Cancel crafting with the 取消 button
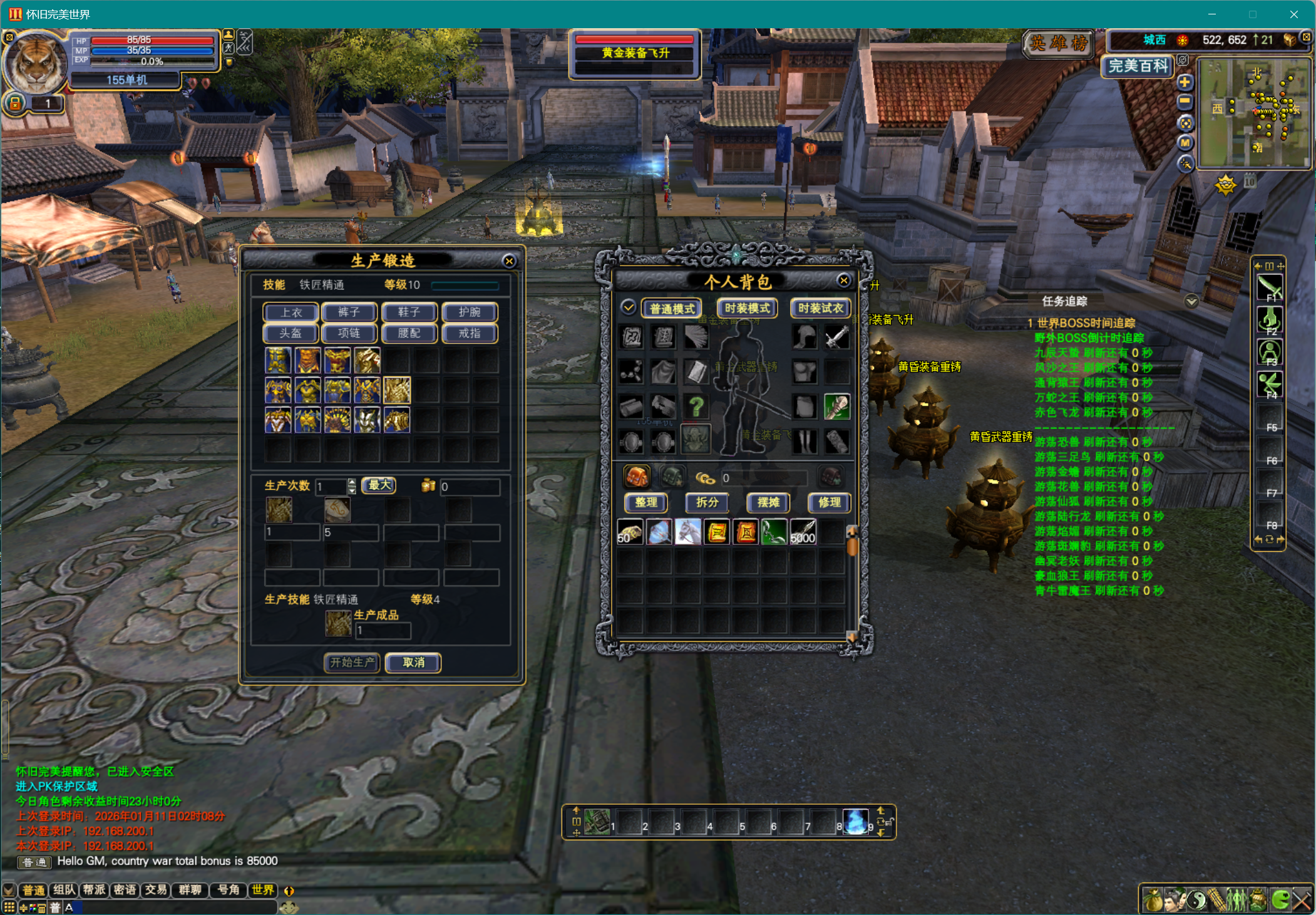The image size is (1316, 915). click(413, 662)
